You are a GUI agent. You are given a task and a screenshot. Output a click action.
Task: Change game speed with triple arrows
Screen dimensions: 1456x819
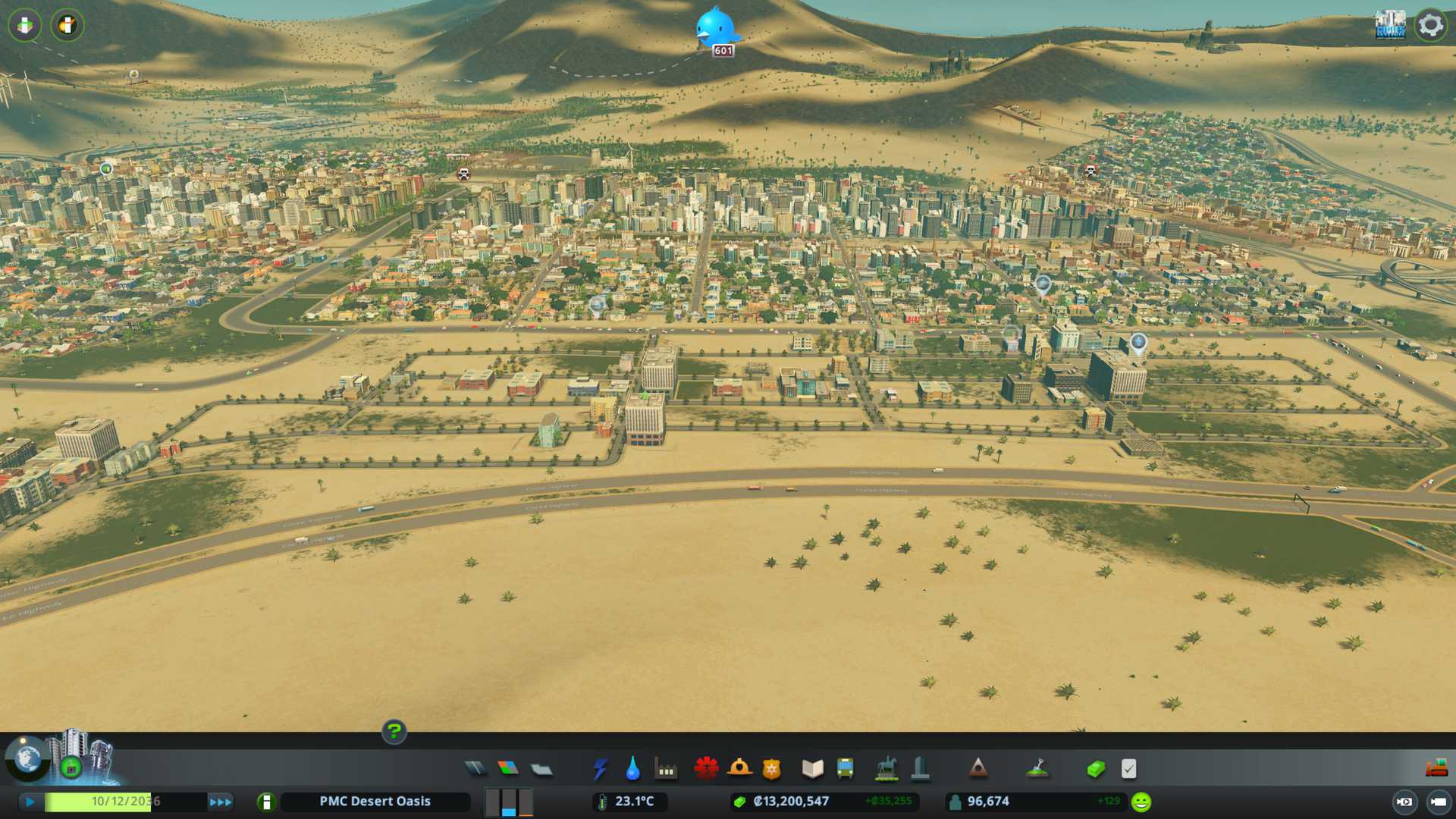(221, 802)
